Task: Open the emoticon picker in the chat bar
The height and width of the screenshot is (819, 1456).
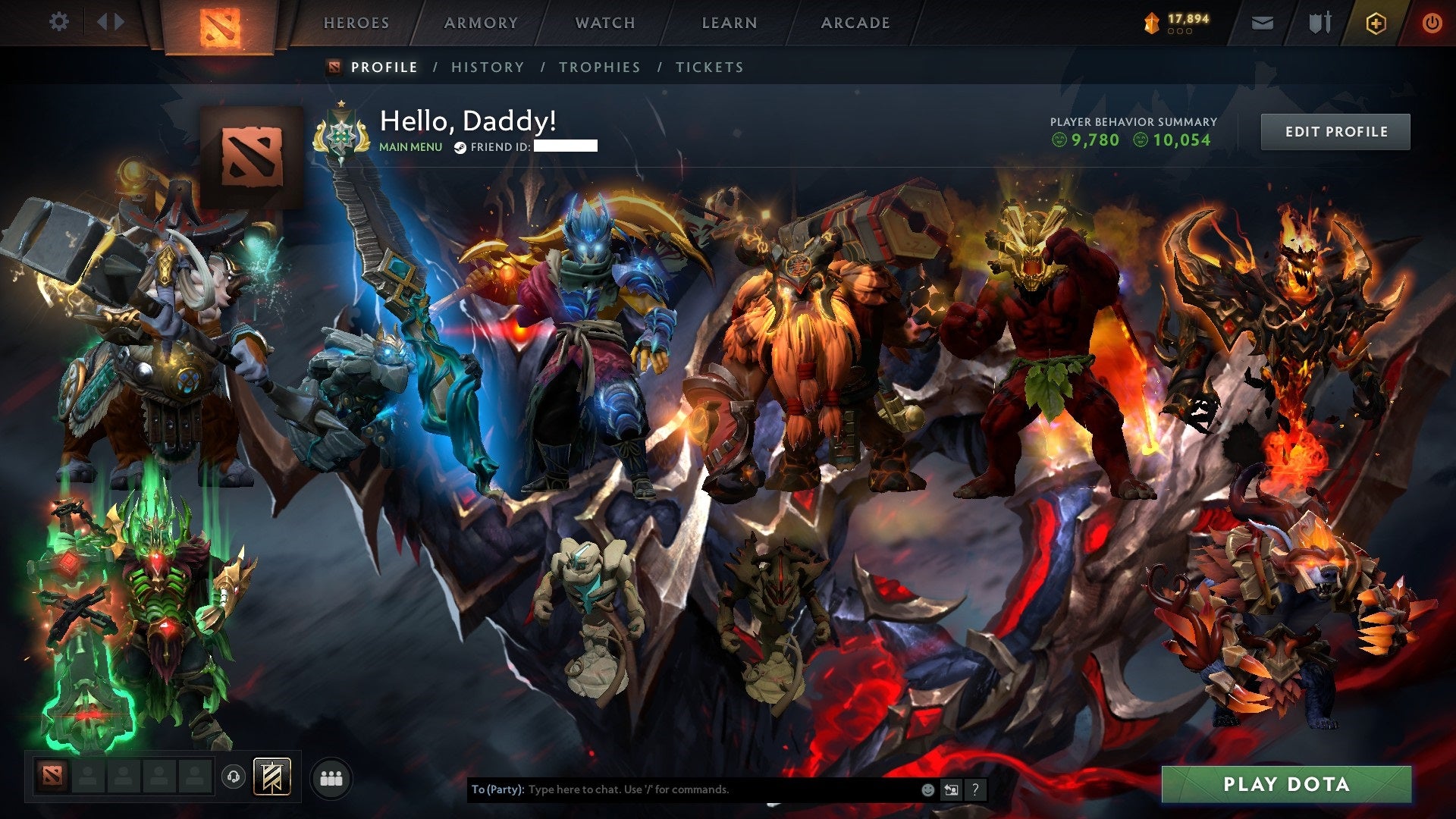Action: click(x=927, y=789)
